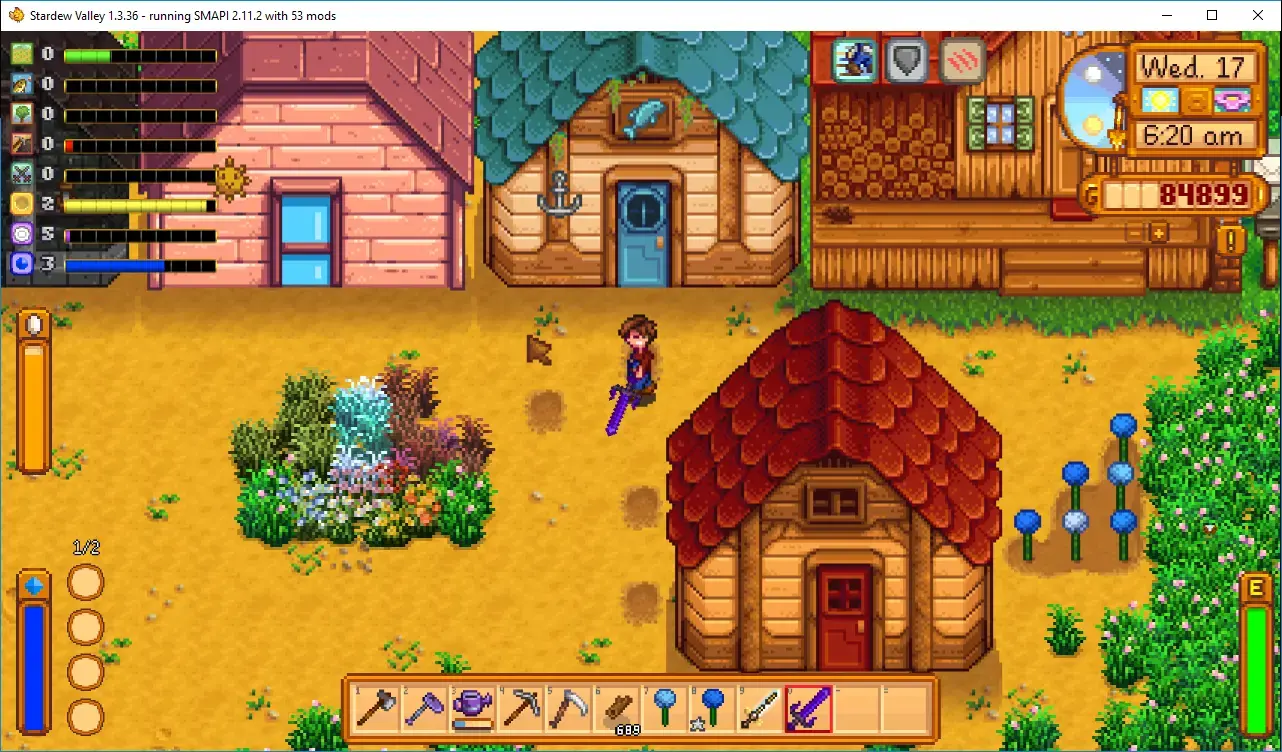Image resolution: width=1282 pixels, height=752 pixels.
Task: Close the Stardew Valley window
Action: (1258, 15)
